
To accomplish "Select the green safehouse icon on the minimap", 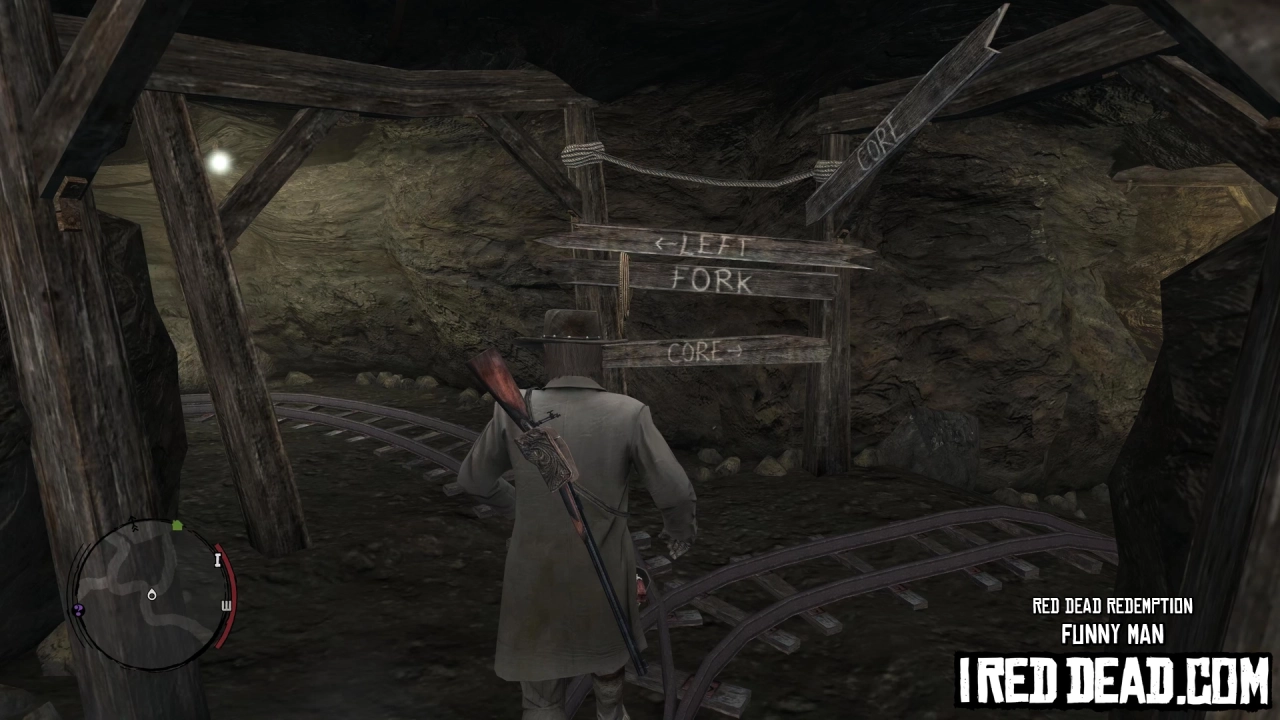I will [x=178, y=525].
